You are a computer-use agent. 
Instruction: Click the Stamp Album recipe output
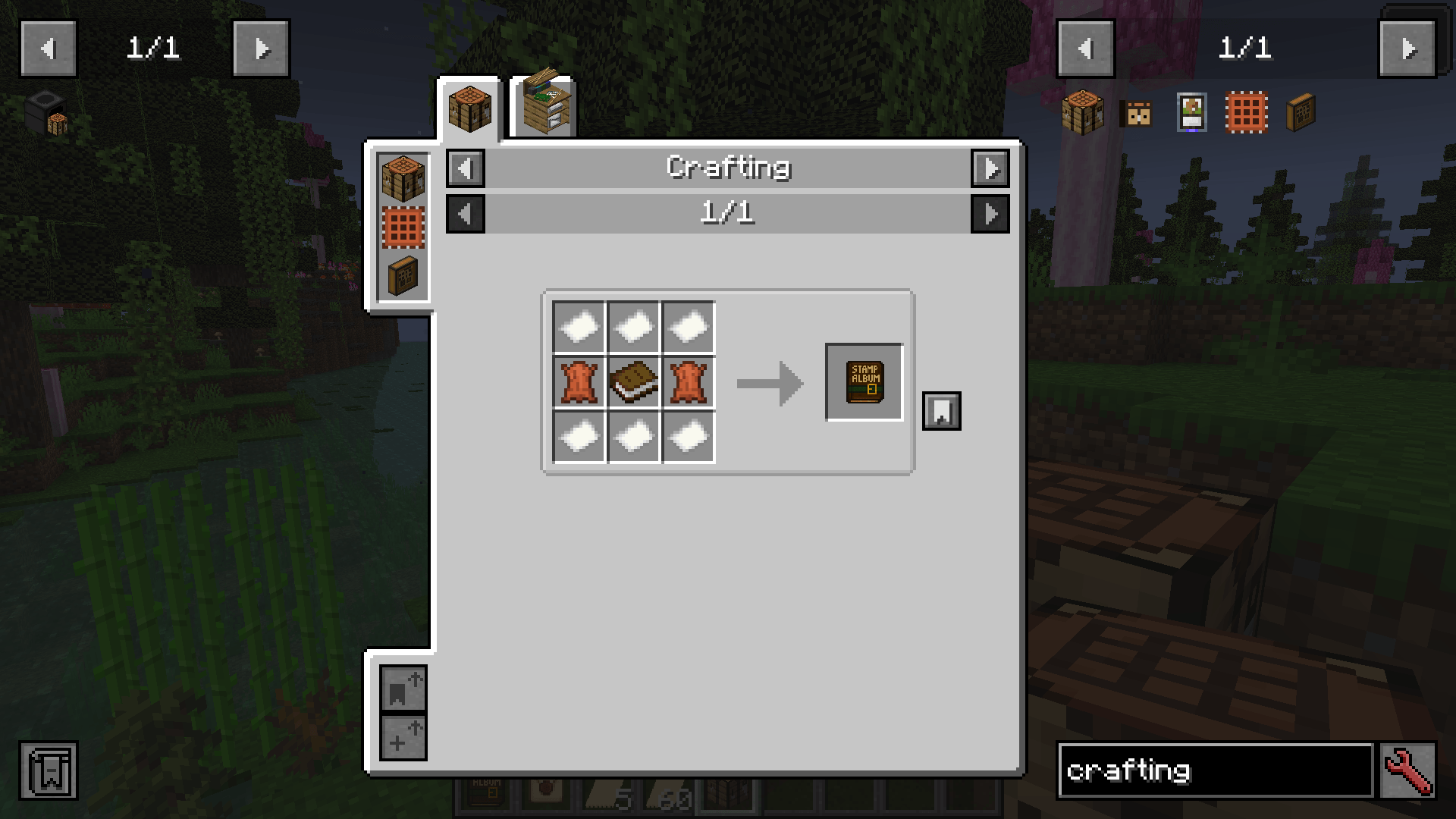point(864,381)
